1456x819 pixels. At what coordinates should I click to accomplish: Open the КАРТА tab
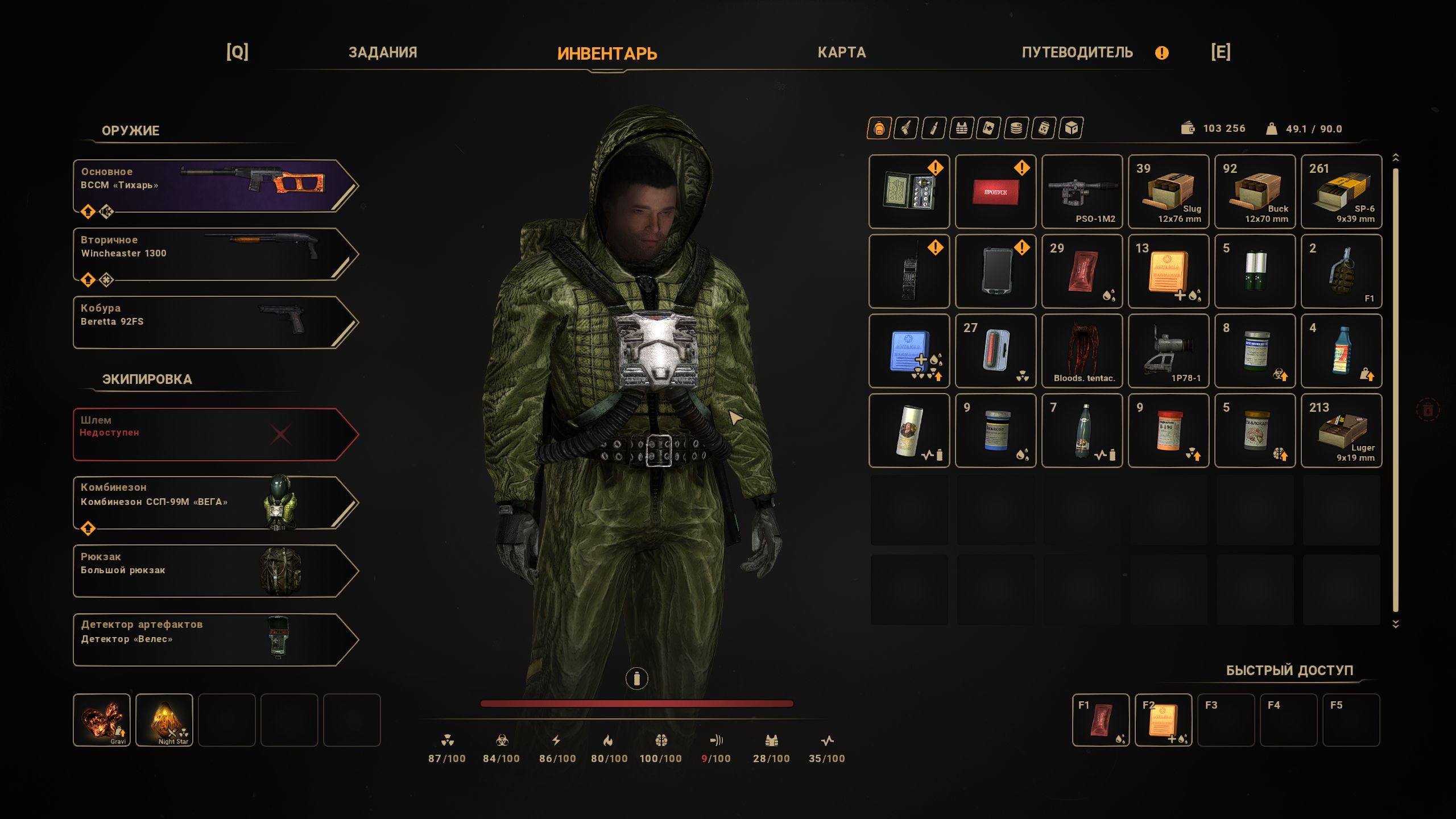[x=841, y=52]
